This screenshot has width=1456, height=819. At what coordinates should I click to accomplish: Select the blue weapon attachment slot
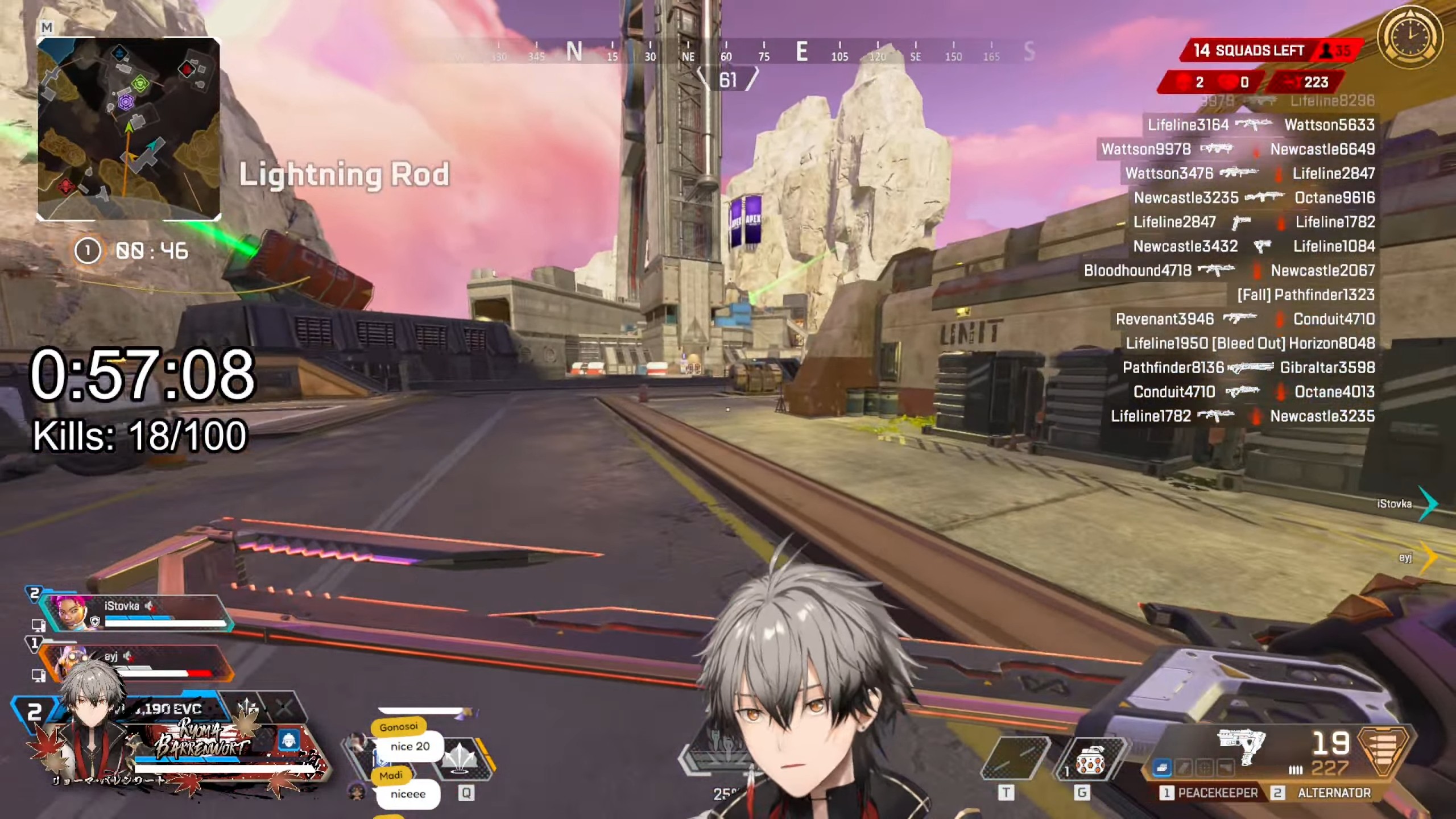click(x=1161, y=768)
